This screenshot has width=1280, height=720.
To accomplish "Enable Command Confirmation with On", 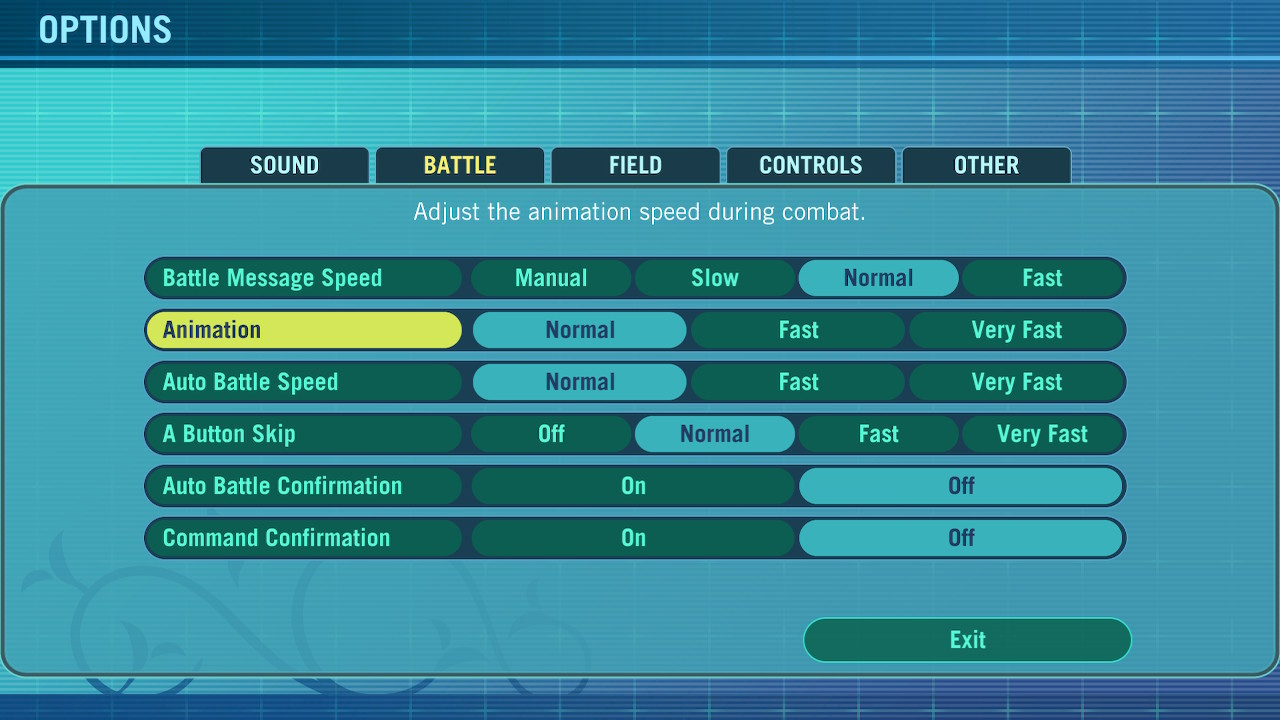I will click(633, 538).
